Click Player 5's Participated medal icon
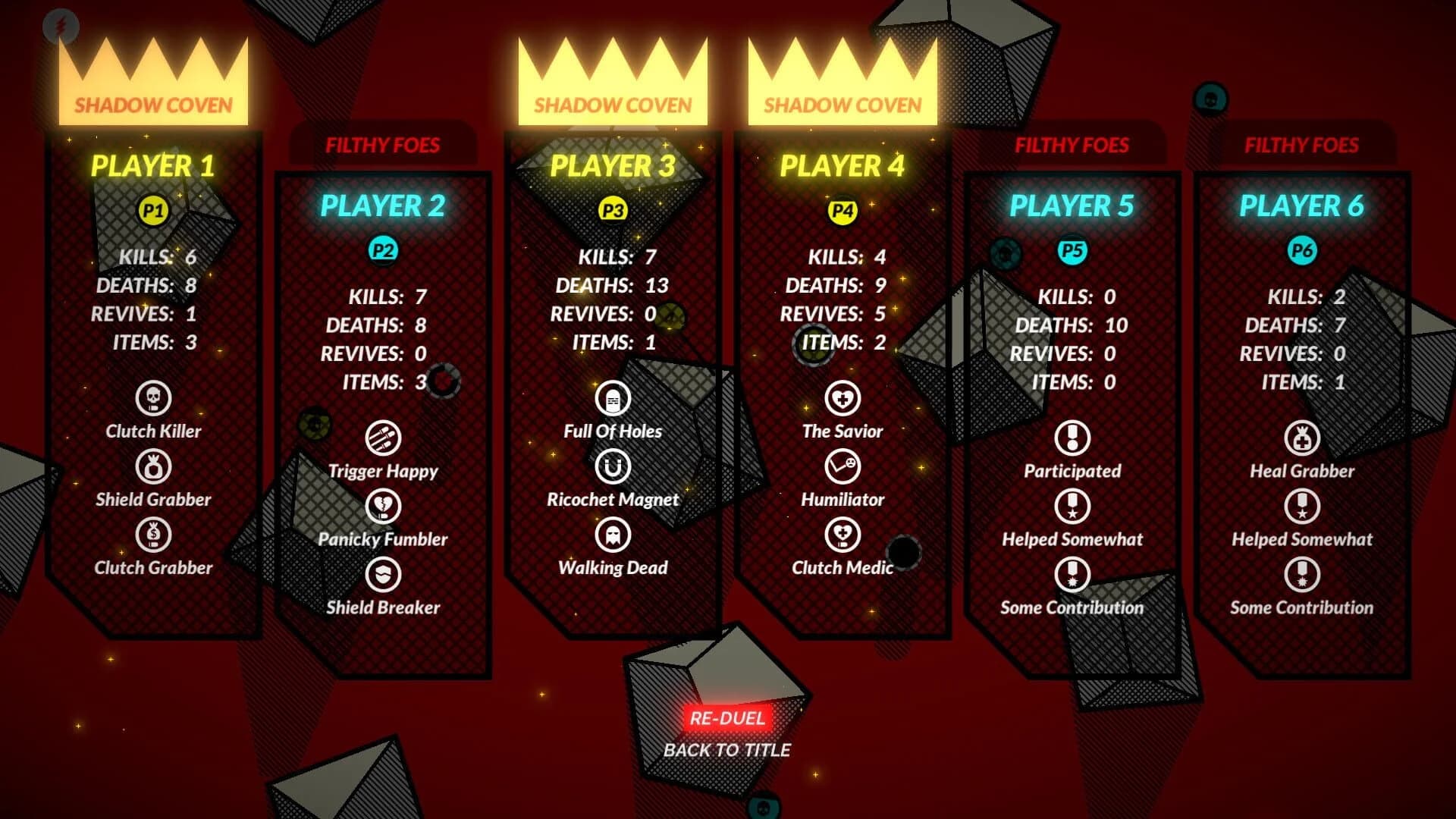This screenshot has height=819, width=1456. [x=1072, y=437]
